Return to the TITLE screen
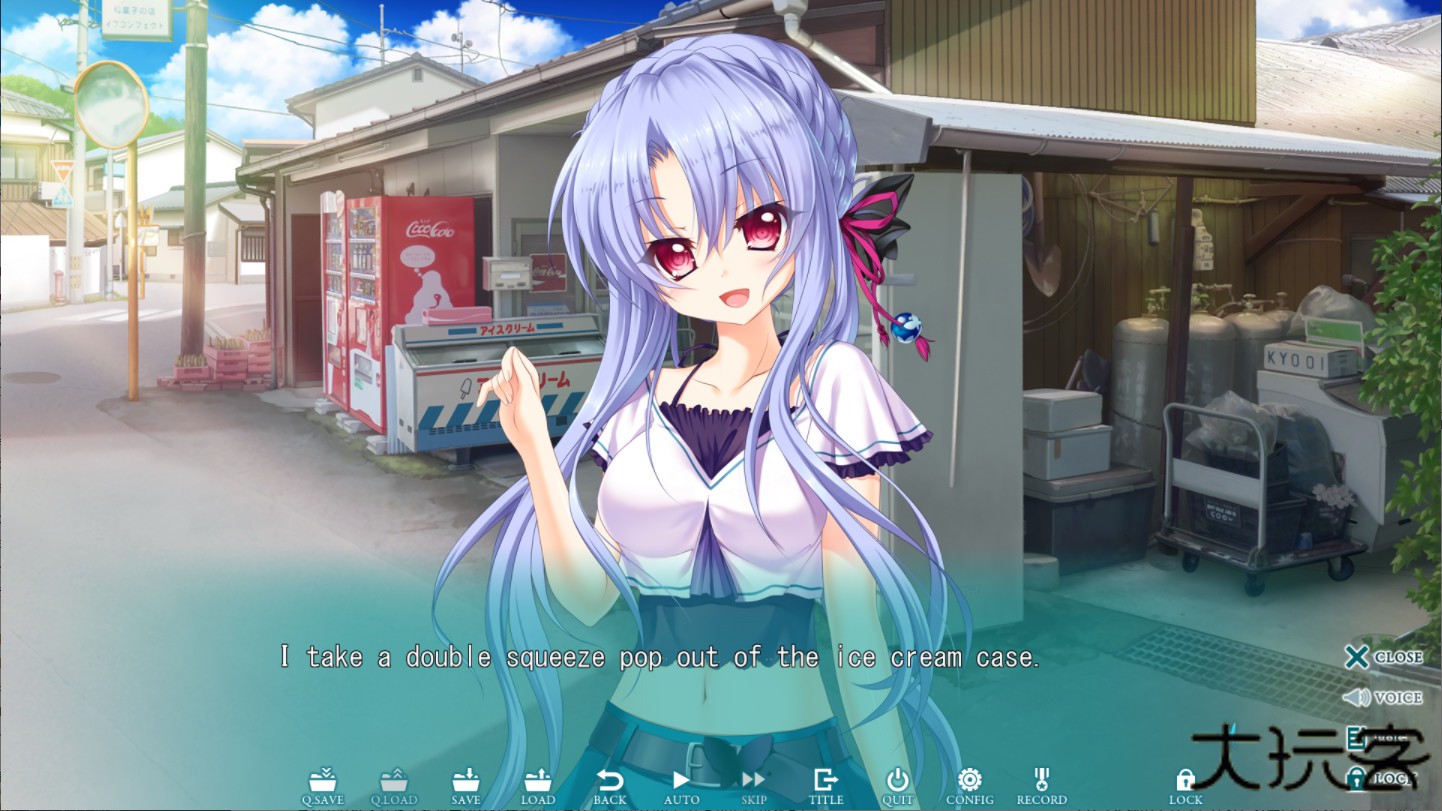 (x=826, y=786)
